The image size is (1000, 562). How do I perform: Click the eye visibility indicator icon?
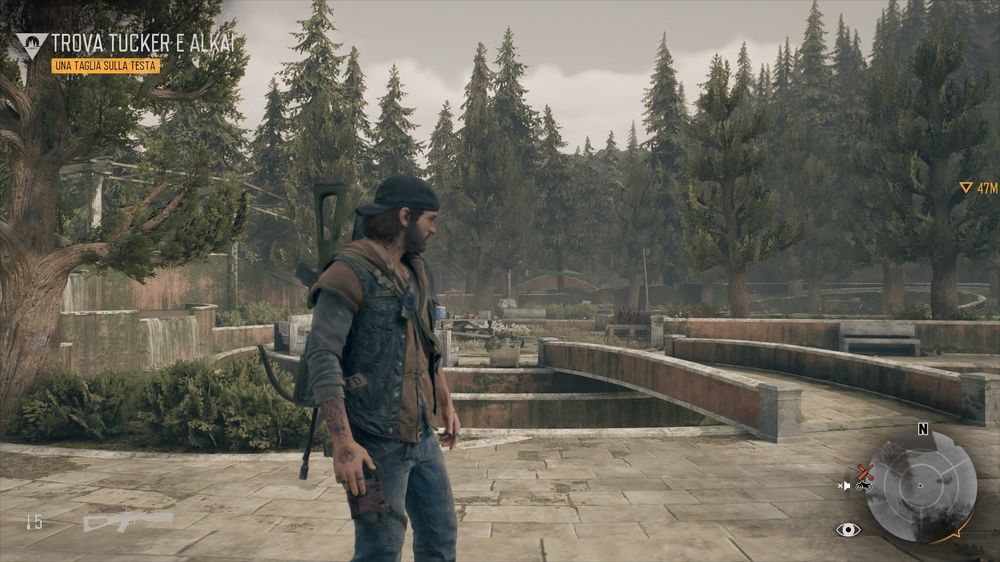848,529
